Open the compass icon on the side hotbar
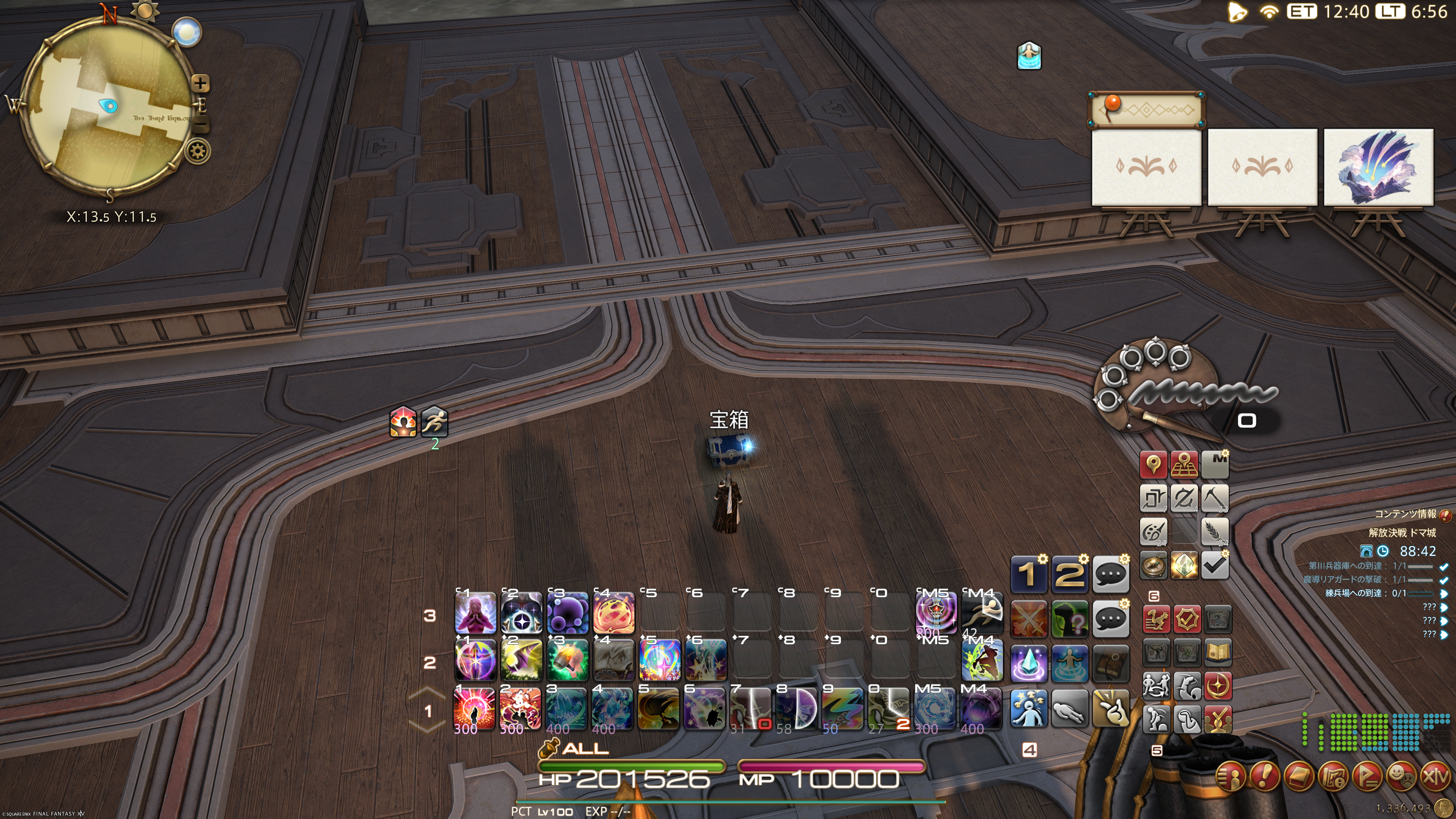 [x=1153, y=565]
